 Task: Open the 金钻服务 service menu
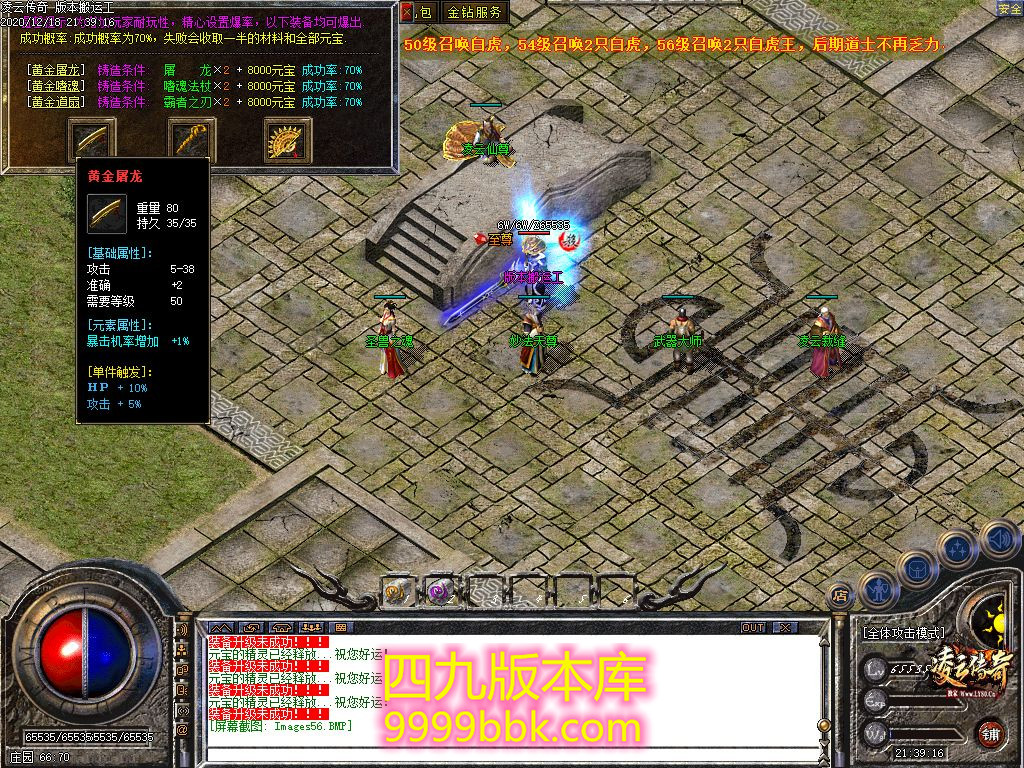[475, 13]
